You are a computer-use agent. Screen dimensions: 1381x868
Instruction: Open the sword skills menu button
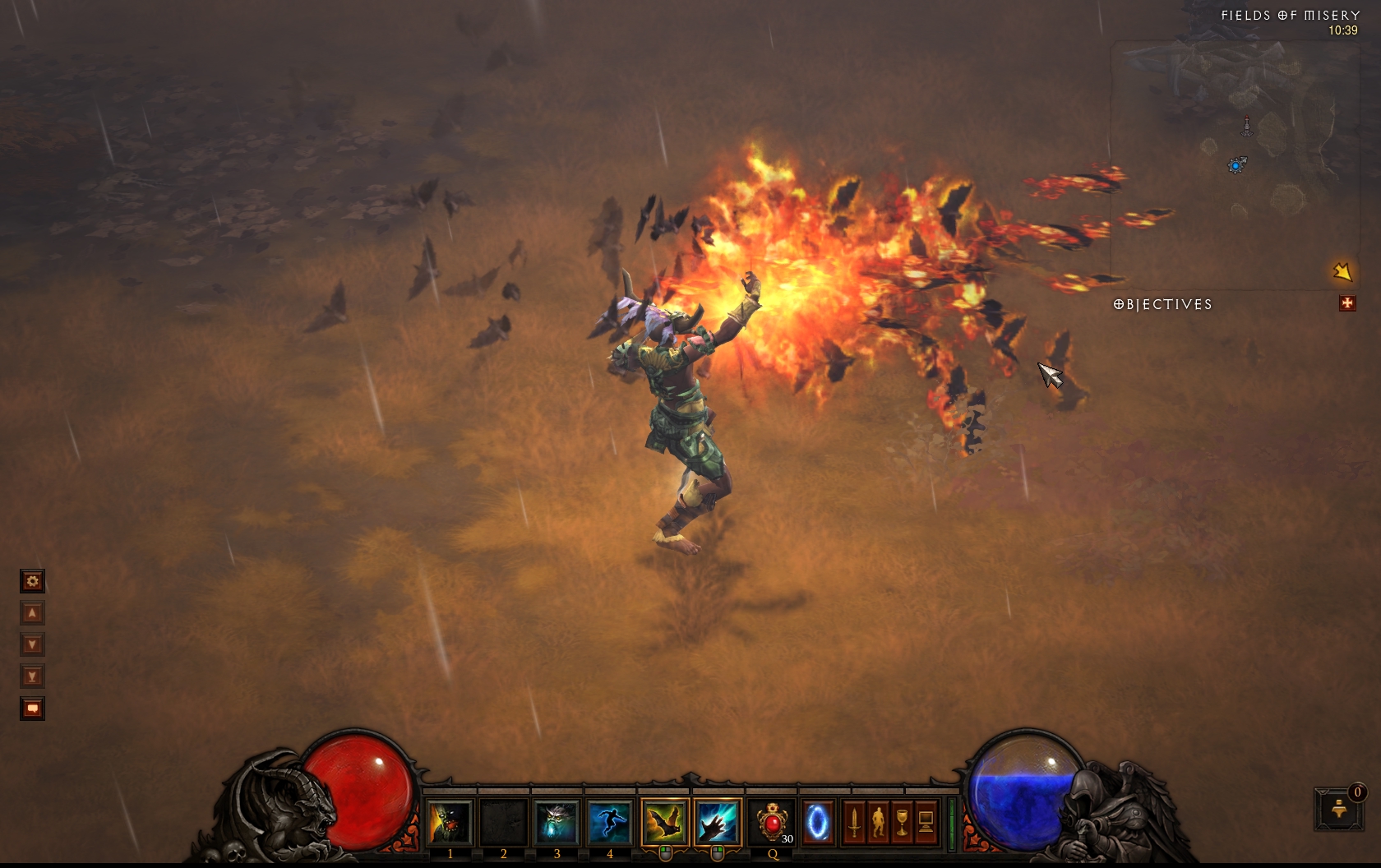click(854, 822)
